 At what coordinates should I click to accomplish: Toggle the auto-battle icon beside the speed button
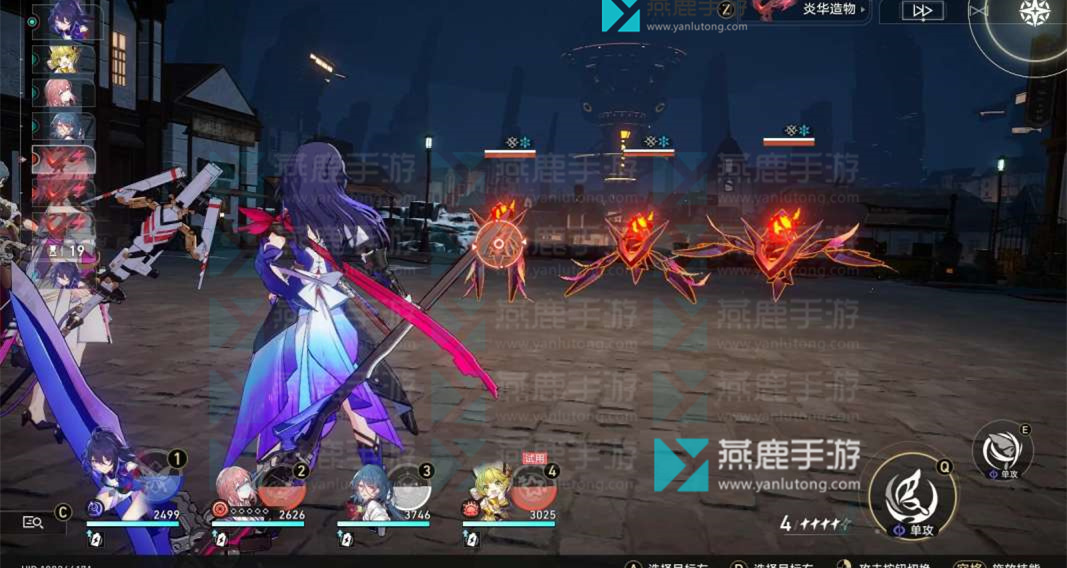(x=979, y=11)
